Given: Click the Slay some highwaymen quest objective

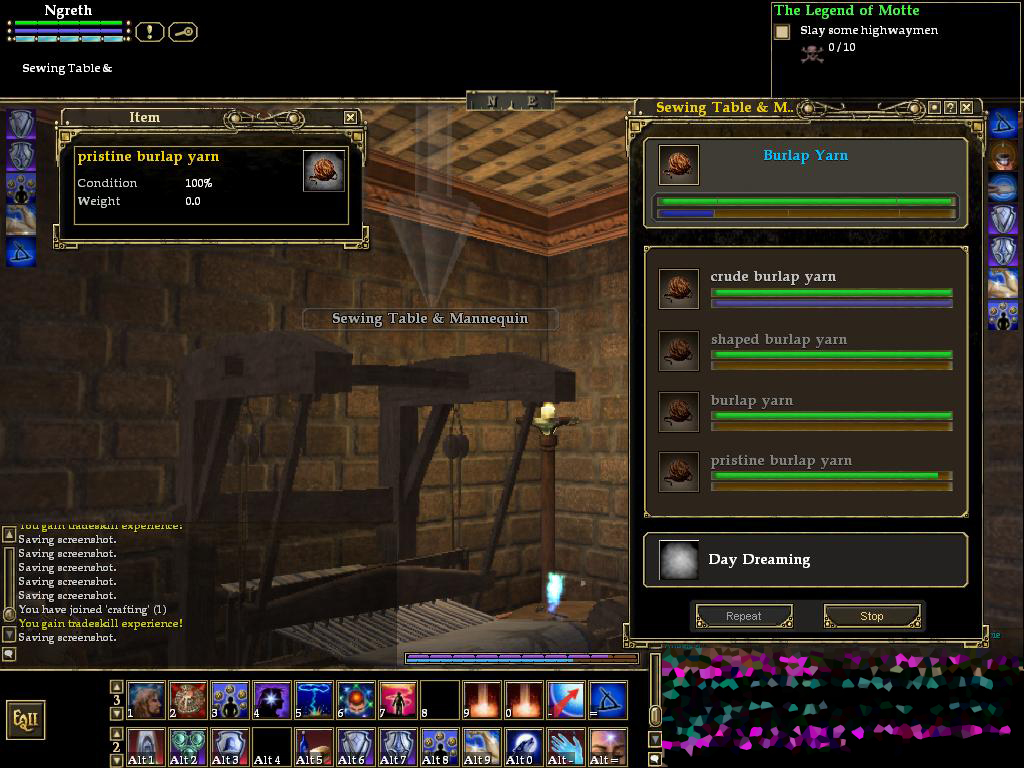Looking at the screenshot, I should (868, 30).
